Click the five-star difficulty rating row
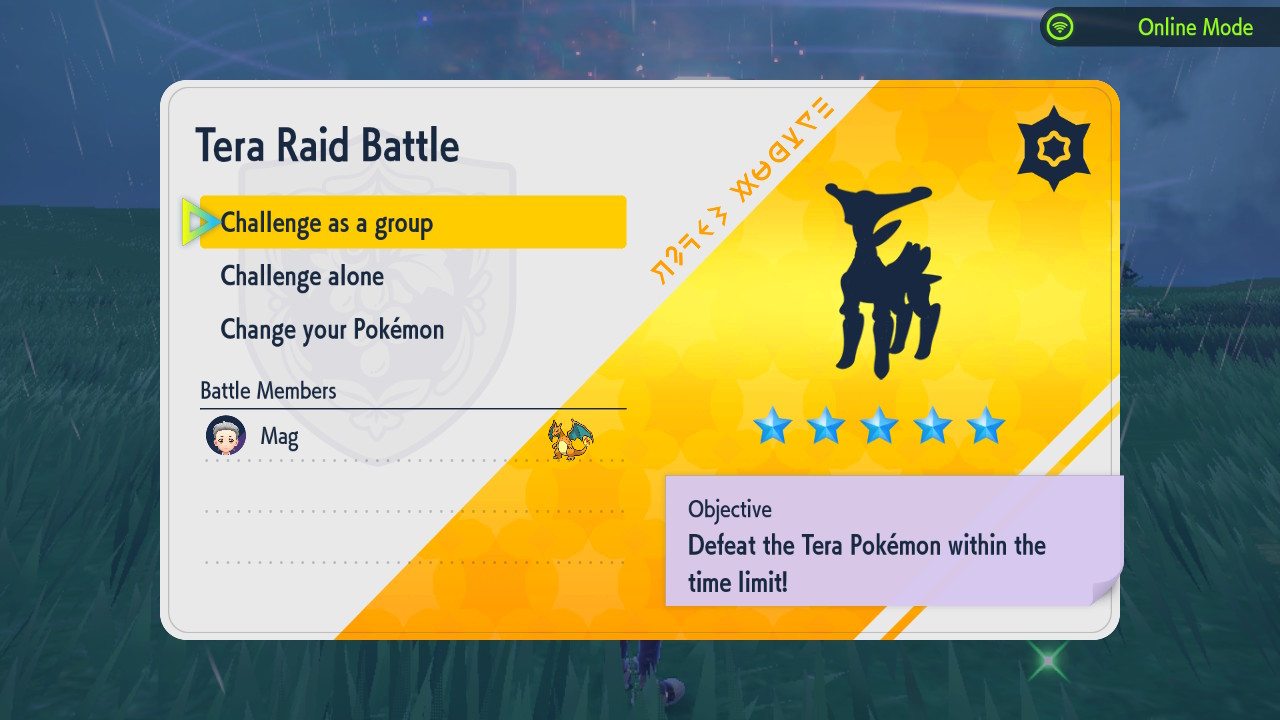1280x720 pixels. click(x=880, y=427)
